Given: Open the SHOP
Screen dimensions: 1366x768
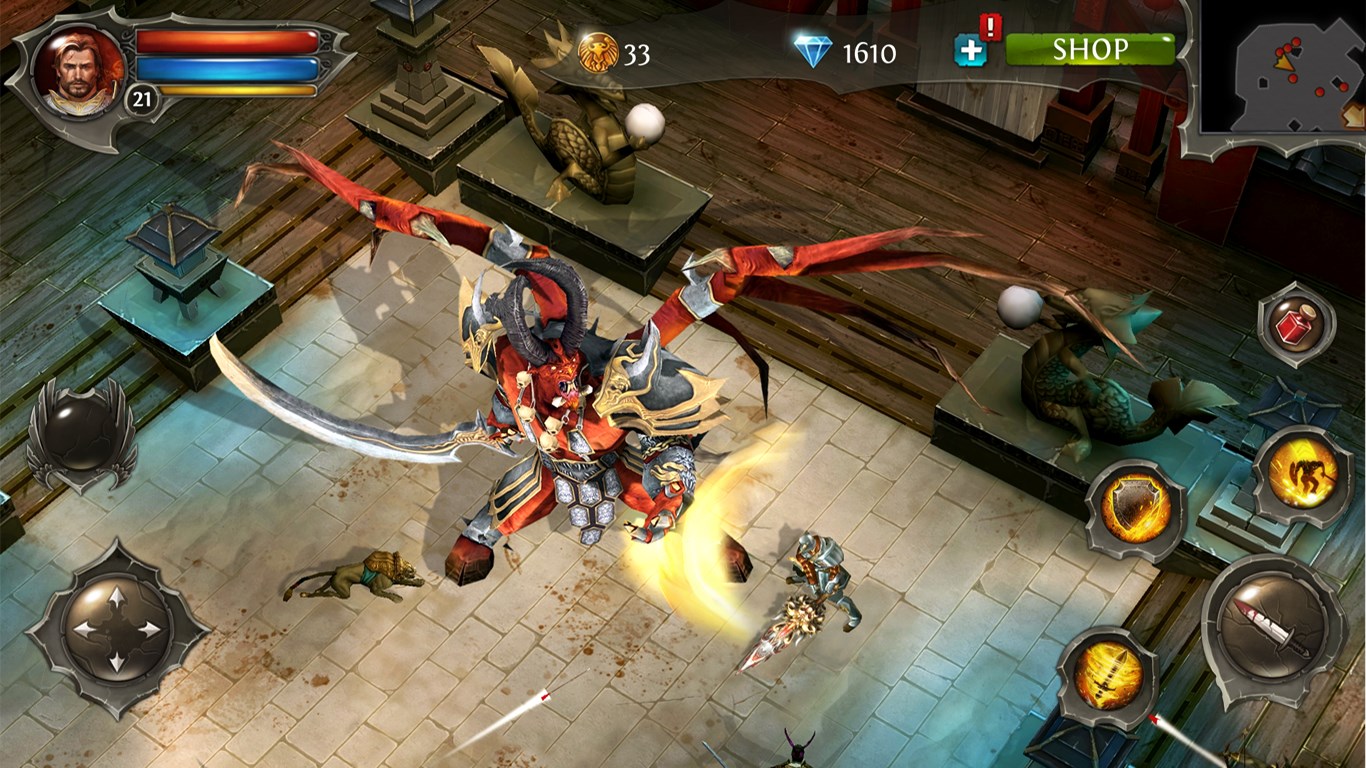Looking at the screenshot, I should coord(1092,48).
